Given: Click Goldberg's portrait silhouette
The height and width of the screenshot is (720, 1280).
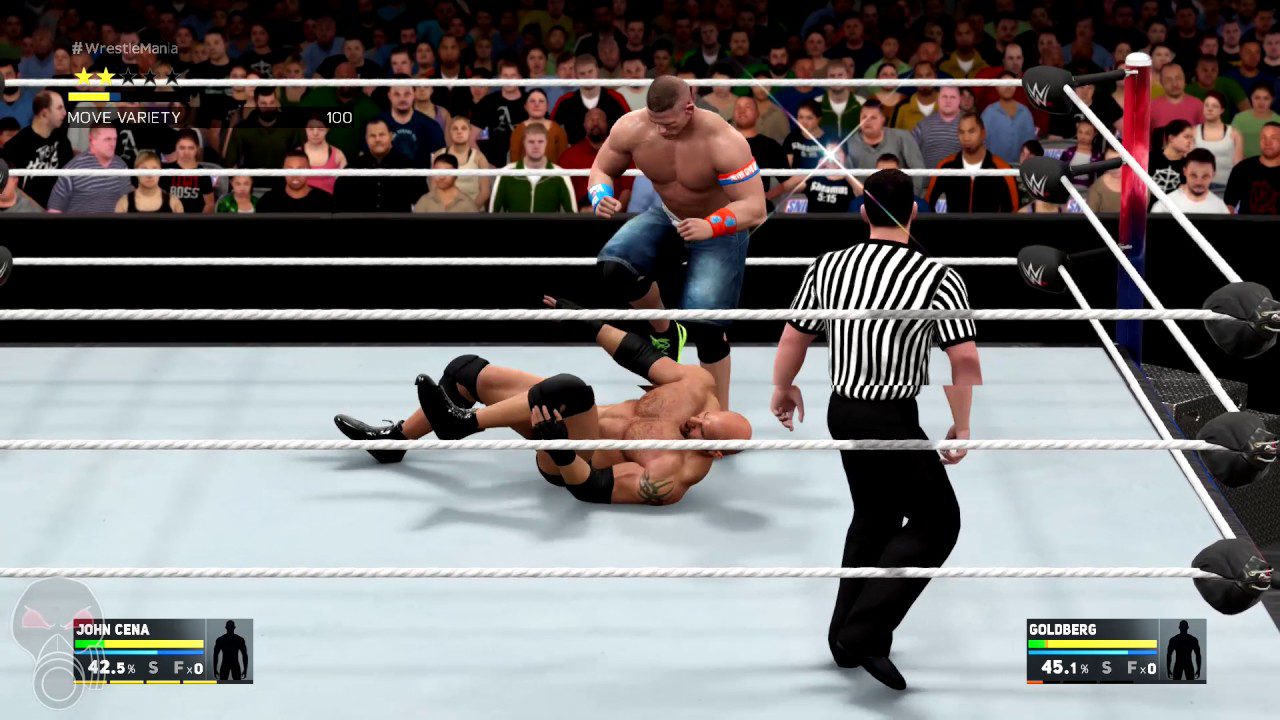Looking at the screenshot, I should coord(1183,648).
